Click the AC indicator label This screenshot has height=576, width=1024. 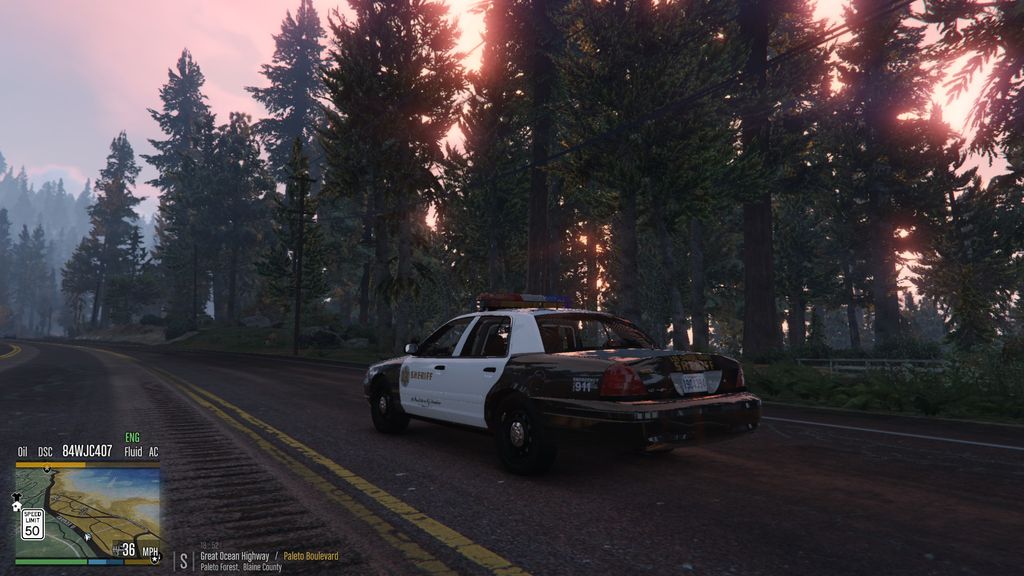(x=153, y=452)
